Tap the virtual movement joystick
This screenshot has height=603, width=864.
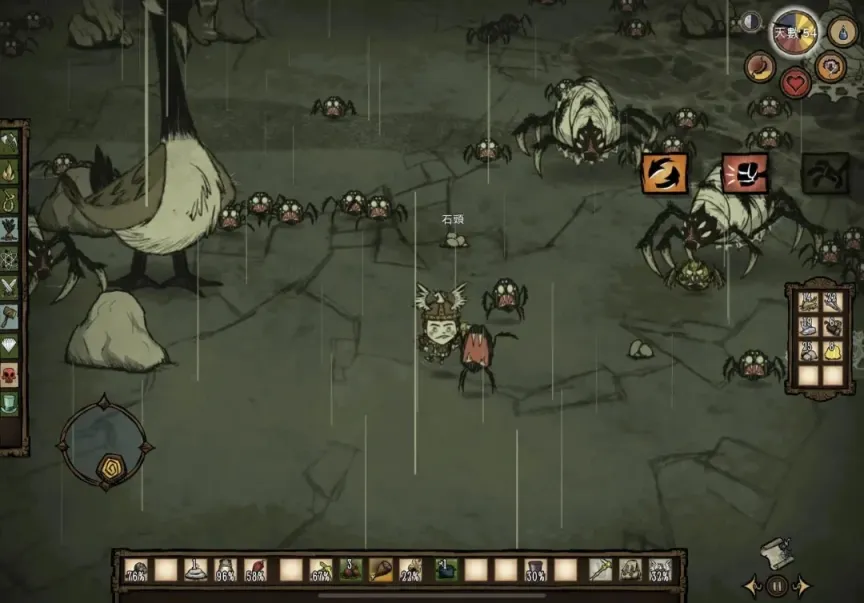pyautogui.click(x=105, y=441)
